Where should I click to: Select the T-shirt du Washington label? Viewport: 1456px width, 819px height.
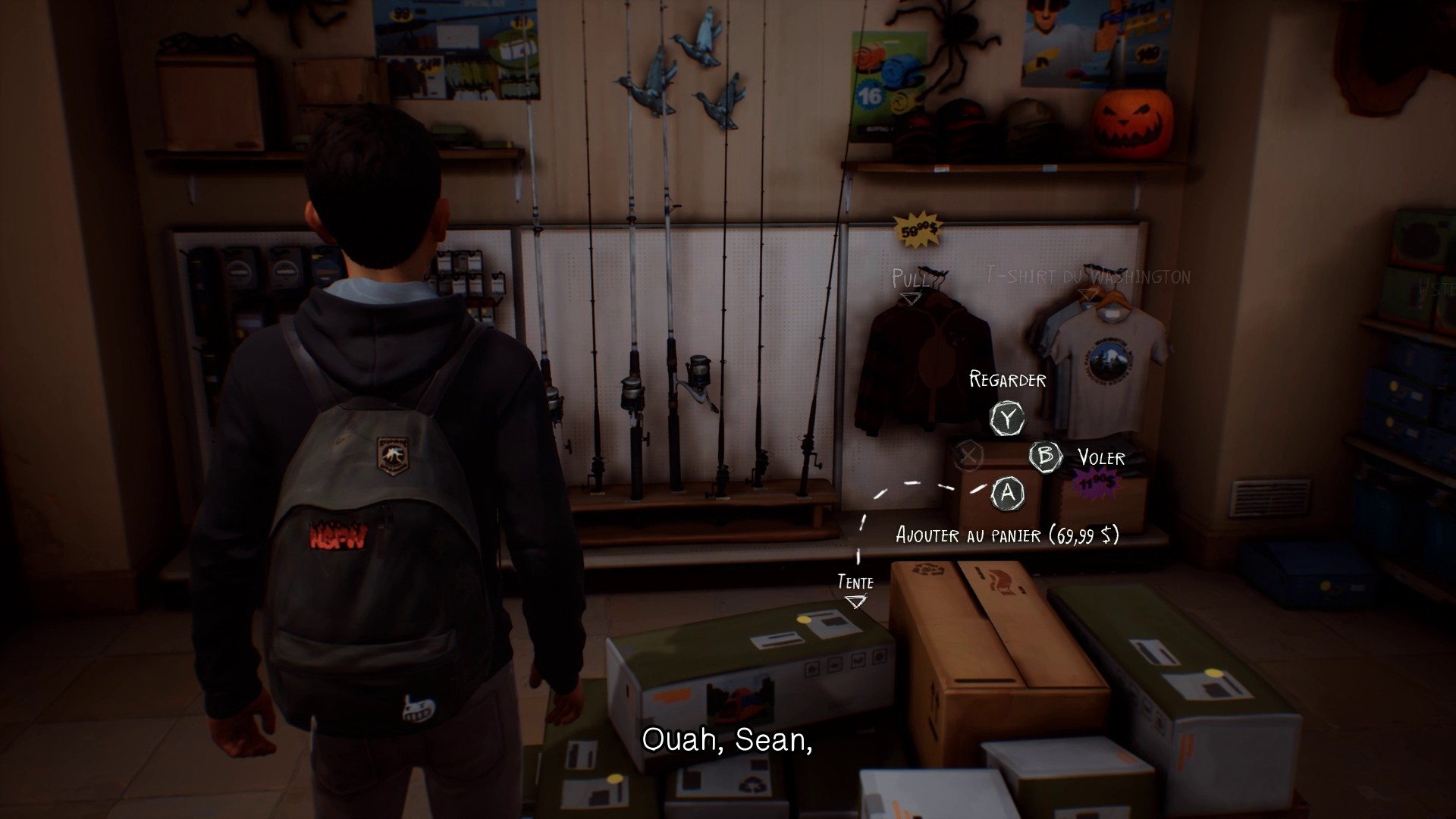click(x=1087, y=276)
